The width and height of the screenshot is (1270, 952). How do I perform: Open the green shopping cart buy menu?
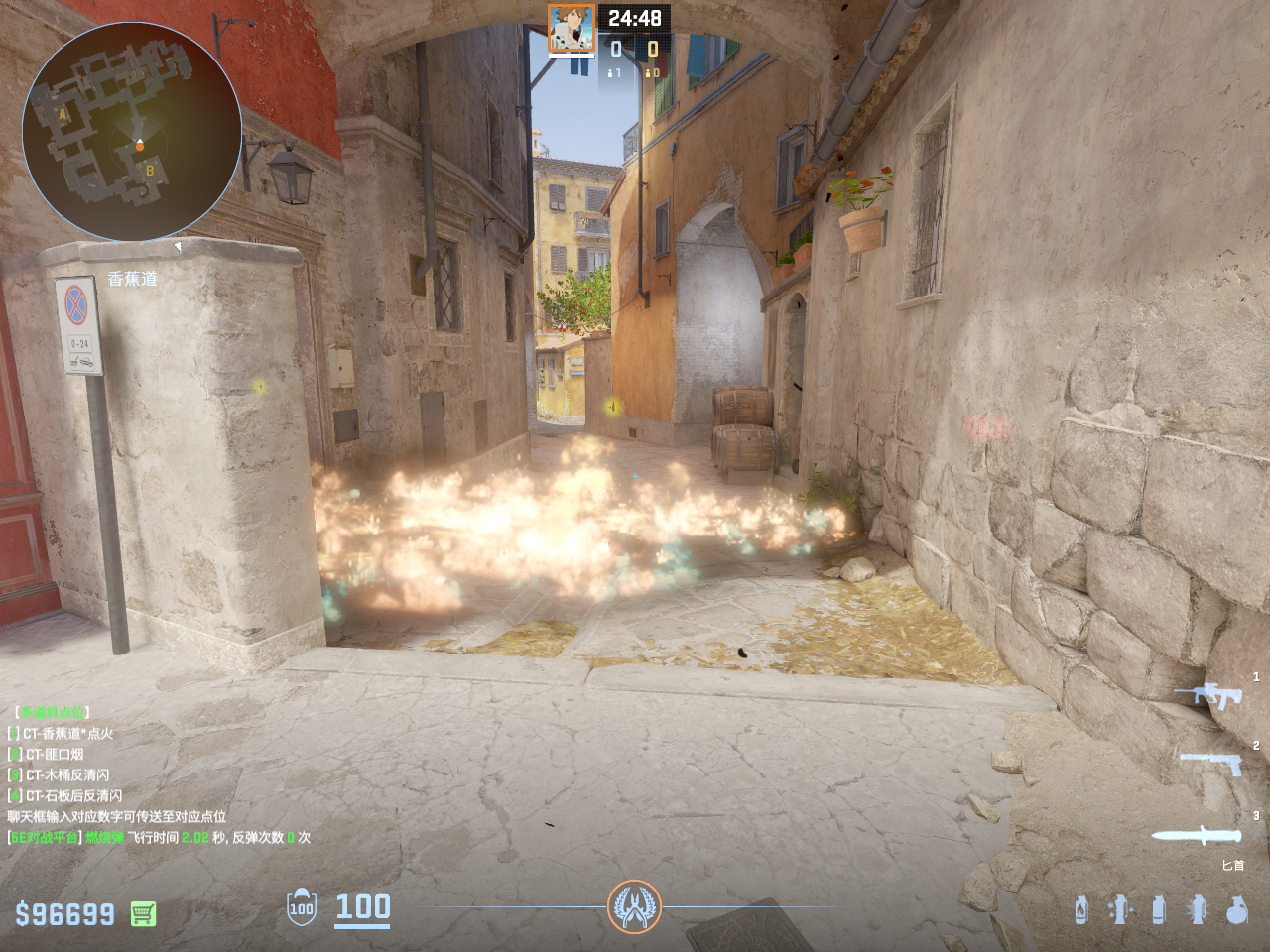(x=143, y=913)
